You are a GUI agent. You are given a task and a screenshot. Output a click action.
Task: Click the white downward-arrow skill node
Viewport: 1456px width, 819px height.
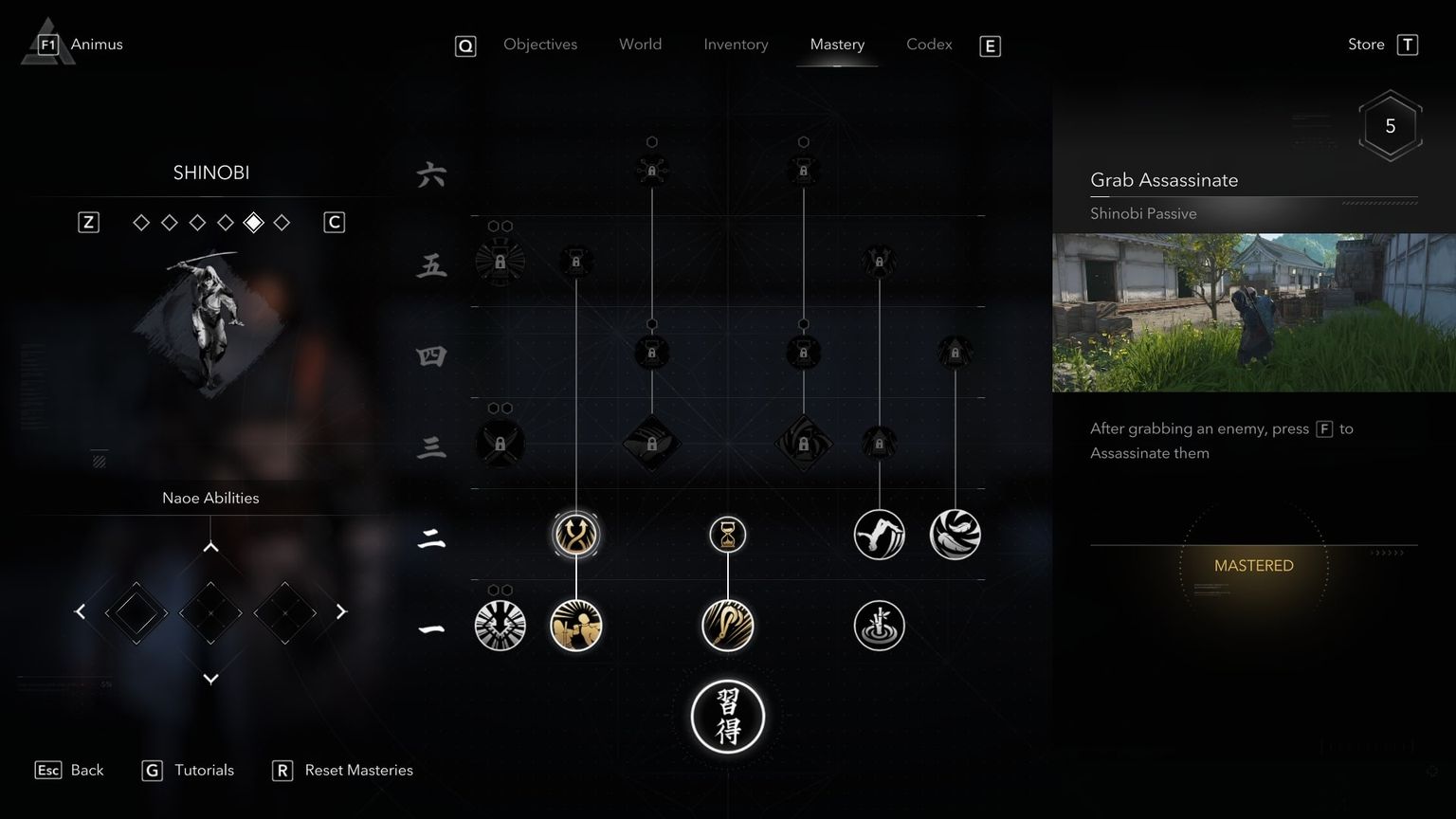click(500, 626)
